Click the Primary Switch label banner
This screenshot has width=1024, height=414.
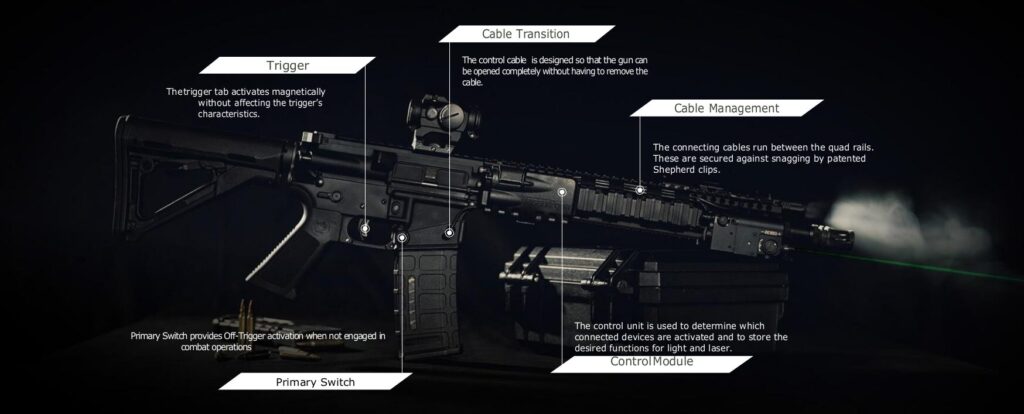tap(315, 382)
